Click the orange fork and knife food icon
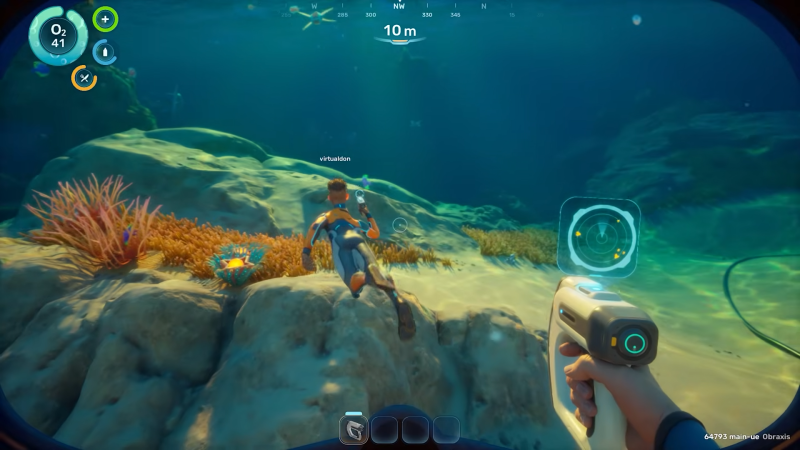Viewport: 800px width, 450px height. [x=84, y=78]
